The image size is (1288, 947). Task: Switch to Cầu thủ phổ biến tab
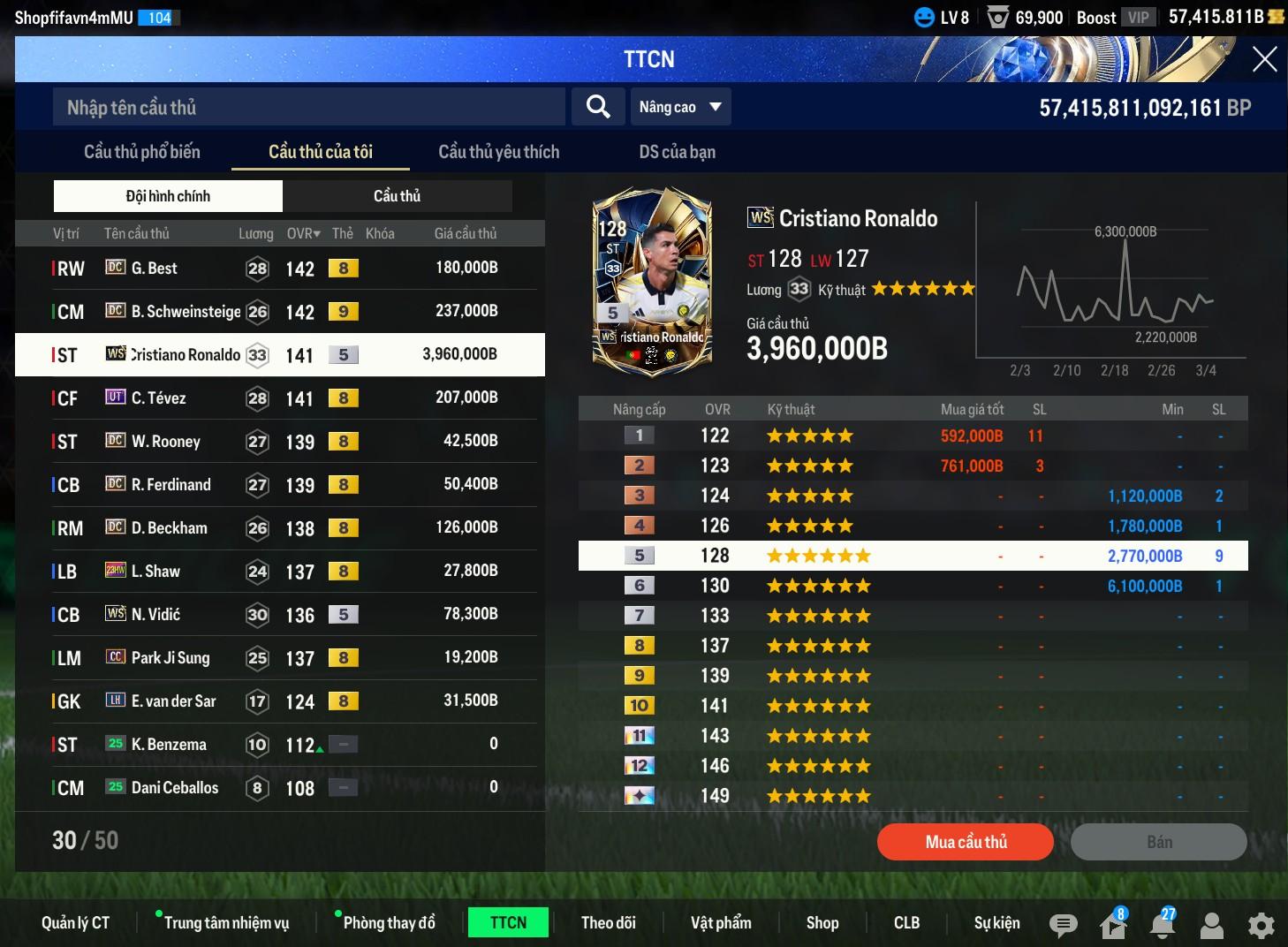pos(142,152)
